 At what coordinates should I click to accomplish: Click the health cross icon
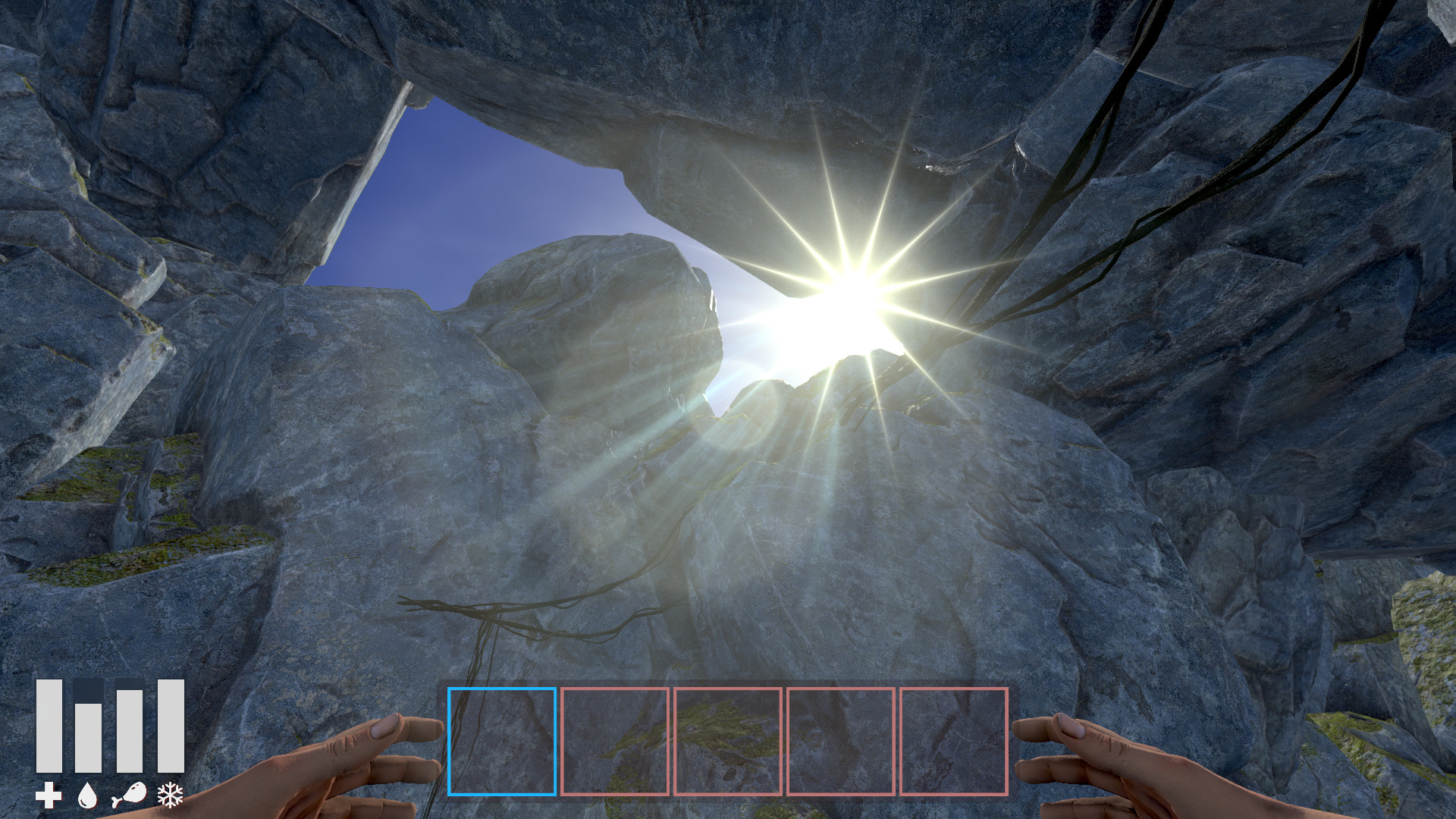(50, 795)
